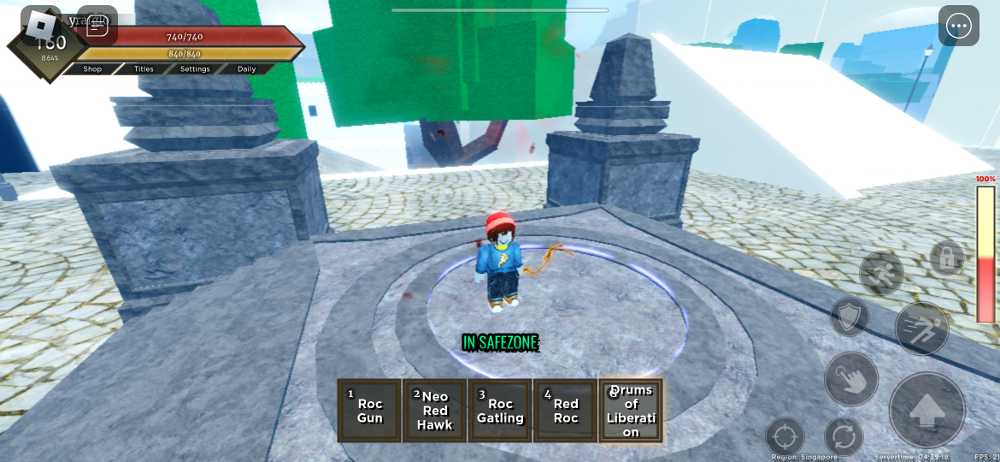Screen dimensions: 1000x462
Task: Select the Roc Gun ability slot
Action: coord(369,410)
